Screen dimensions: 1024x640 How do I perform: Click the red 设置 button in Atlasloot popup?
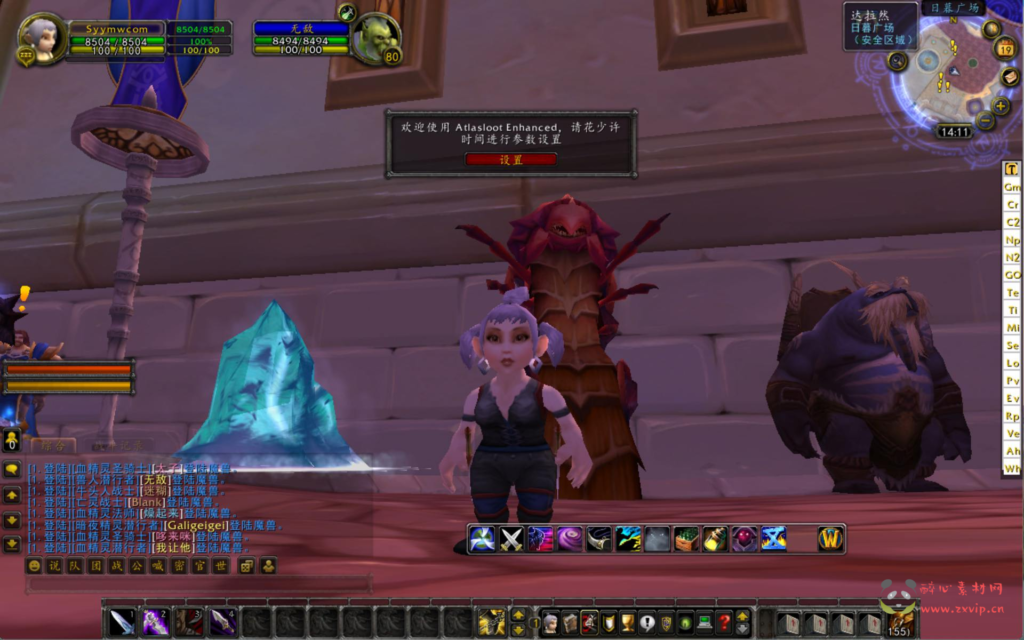click(x=511, y=159)
